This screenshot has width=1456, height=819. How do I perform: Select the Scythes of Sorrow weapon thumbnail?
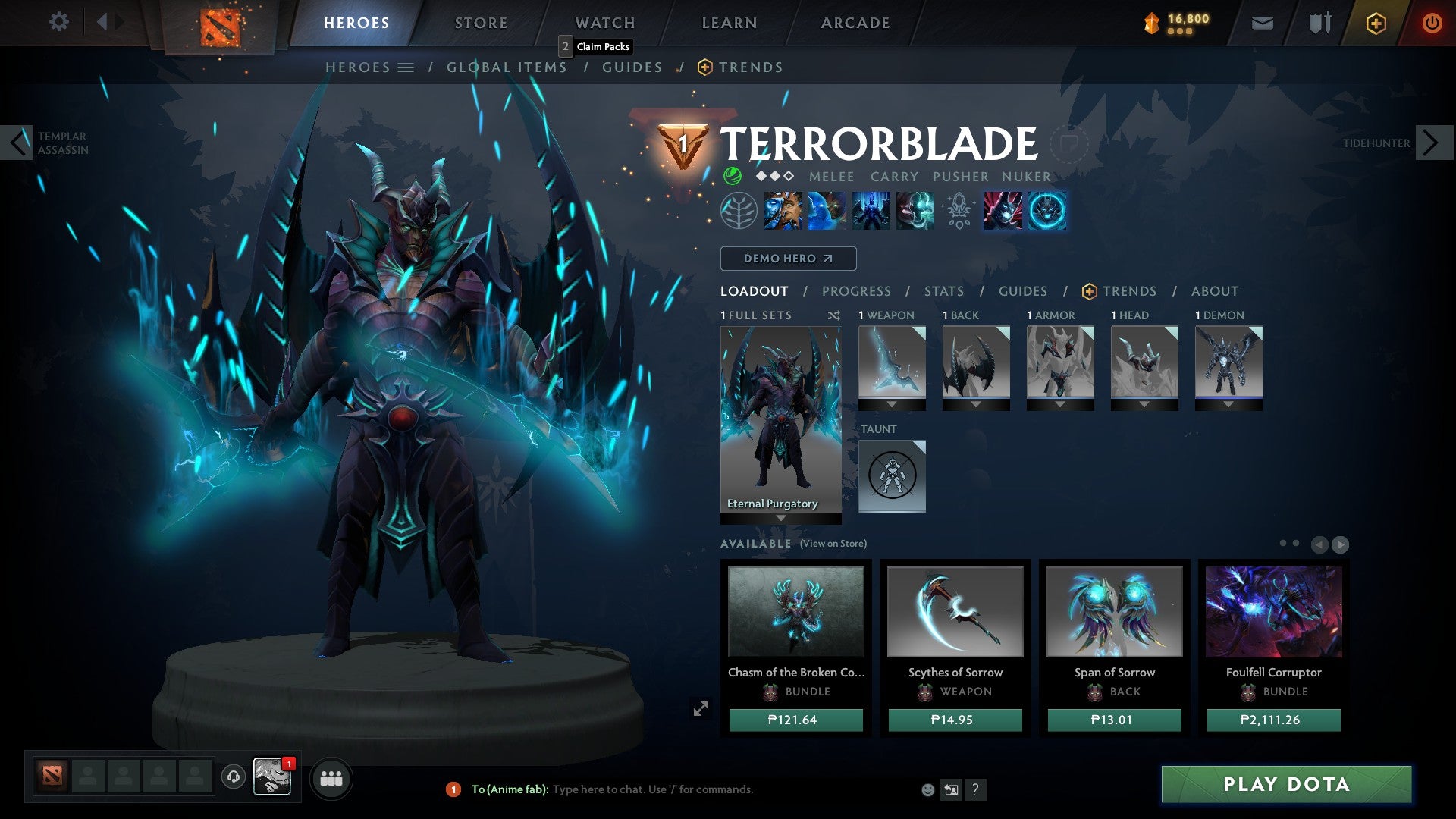[x=955, y=613]
